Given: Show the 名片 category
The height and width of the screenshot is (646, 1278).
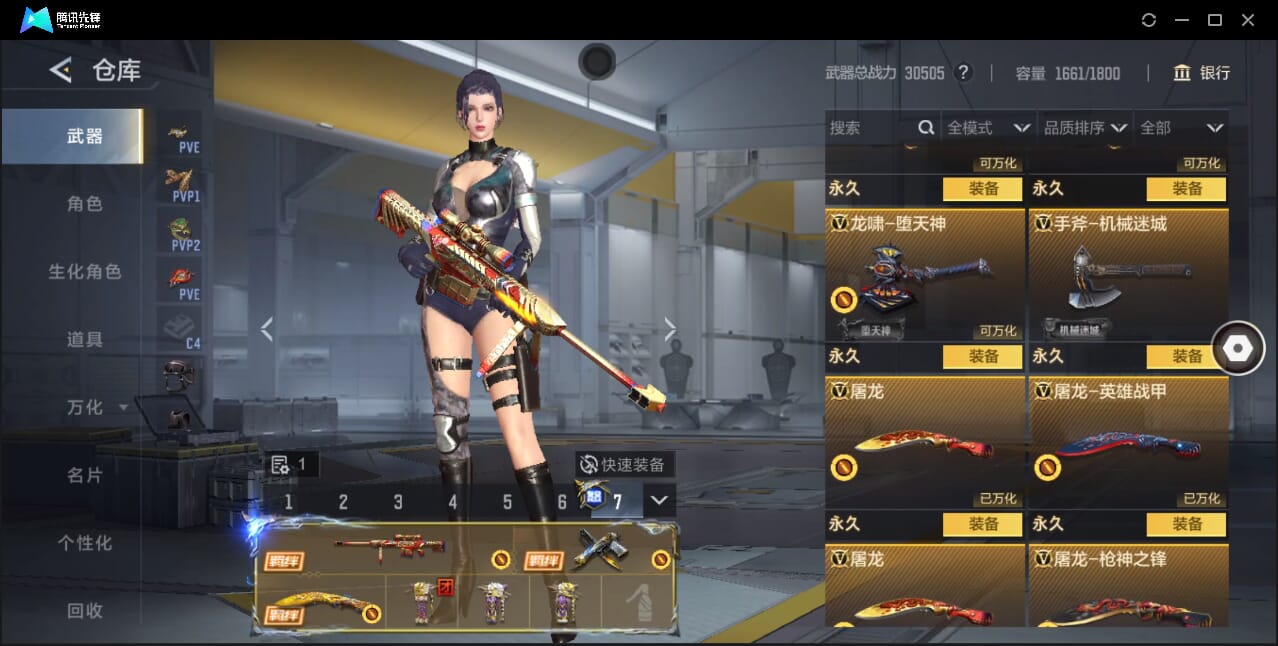Looking at the screenshot, I should click(84, 475).
